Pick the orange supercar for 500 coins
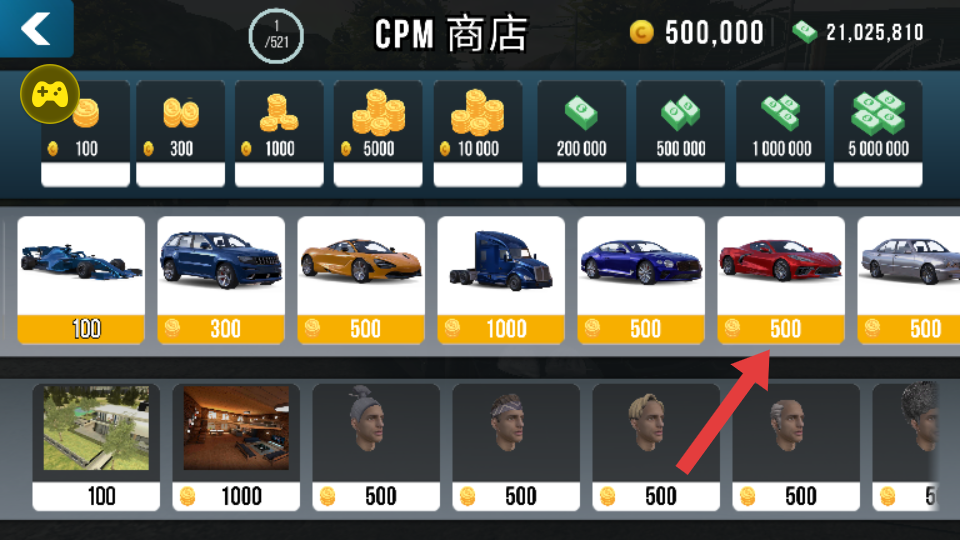 (x=361, y=280)
